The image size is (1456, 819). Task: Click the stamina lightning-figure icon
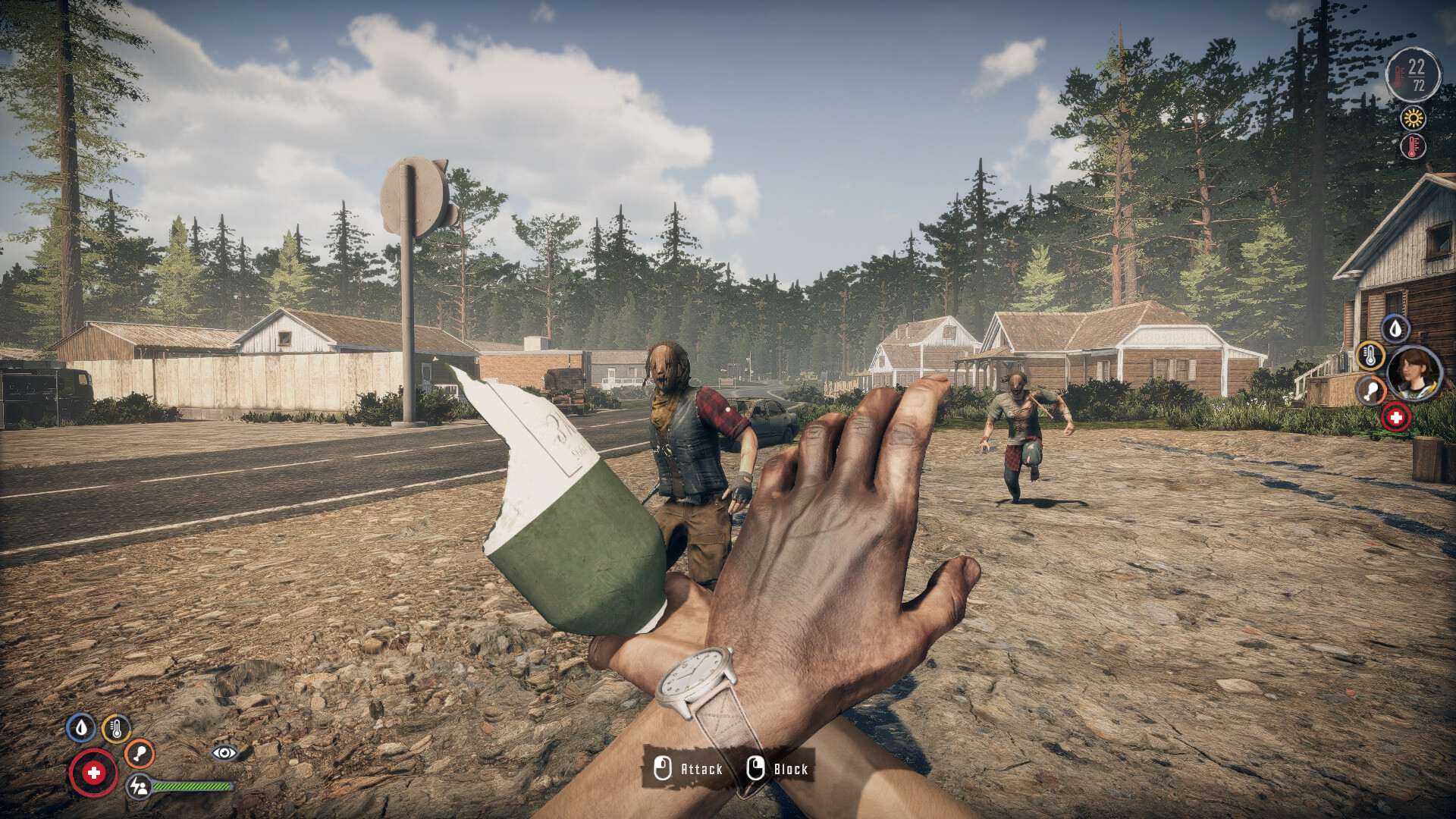point(139,786)
